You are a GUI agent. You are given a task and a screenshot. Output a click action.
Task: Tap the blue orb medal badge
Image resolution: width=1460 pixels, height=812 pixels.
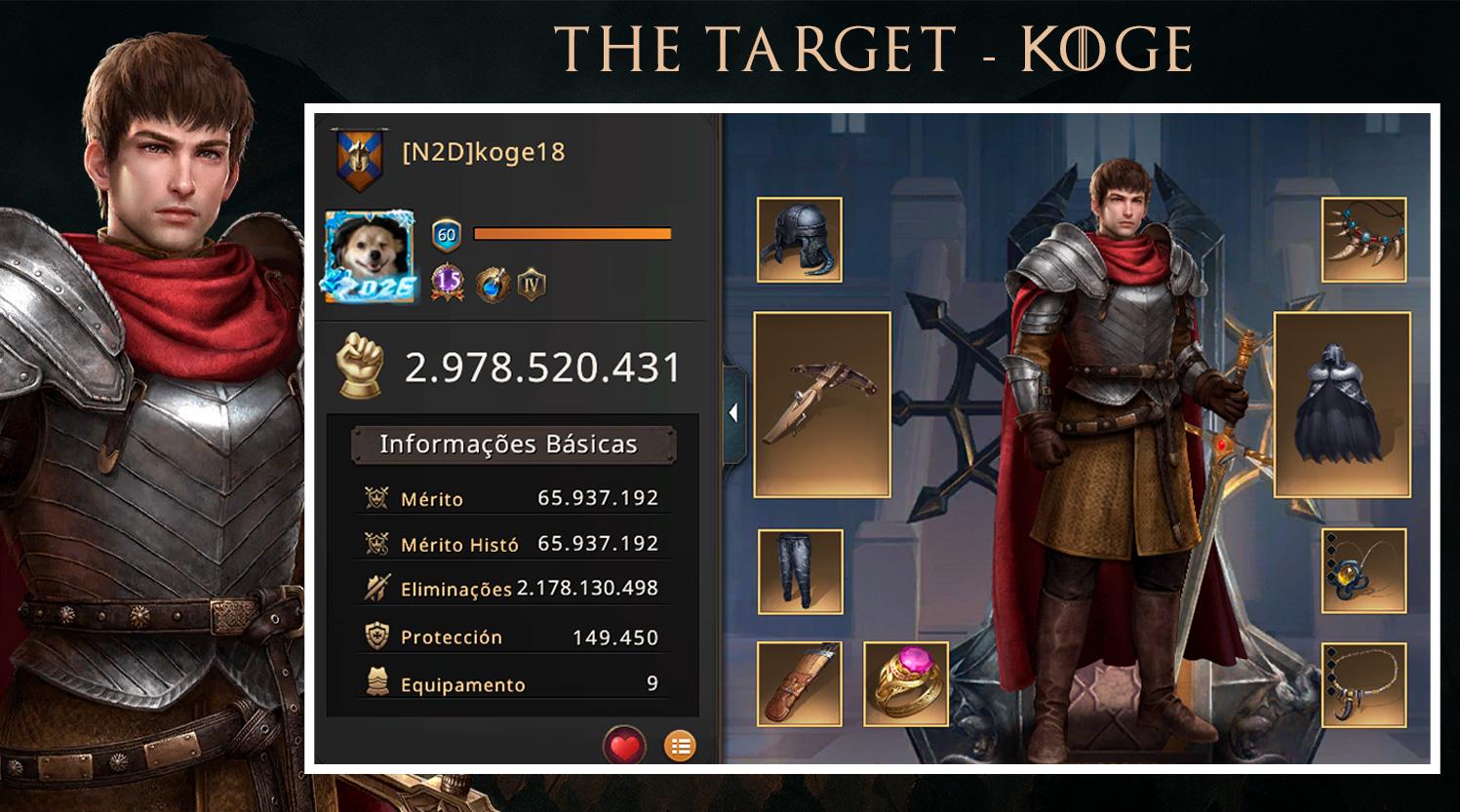[x=492, y=285]
